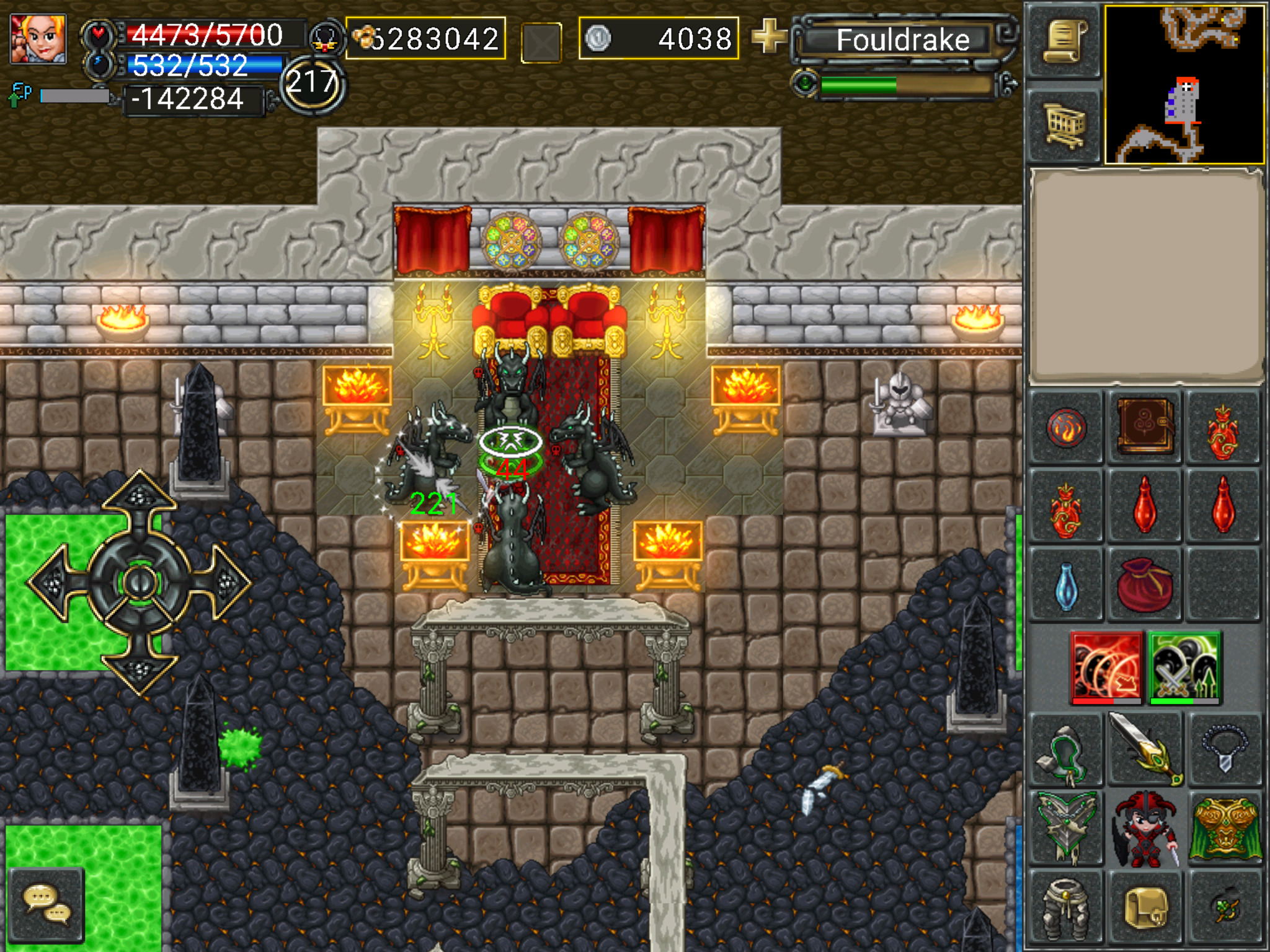
Task: Open the player portrait character sheet
Action: coord(38,38)
